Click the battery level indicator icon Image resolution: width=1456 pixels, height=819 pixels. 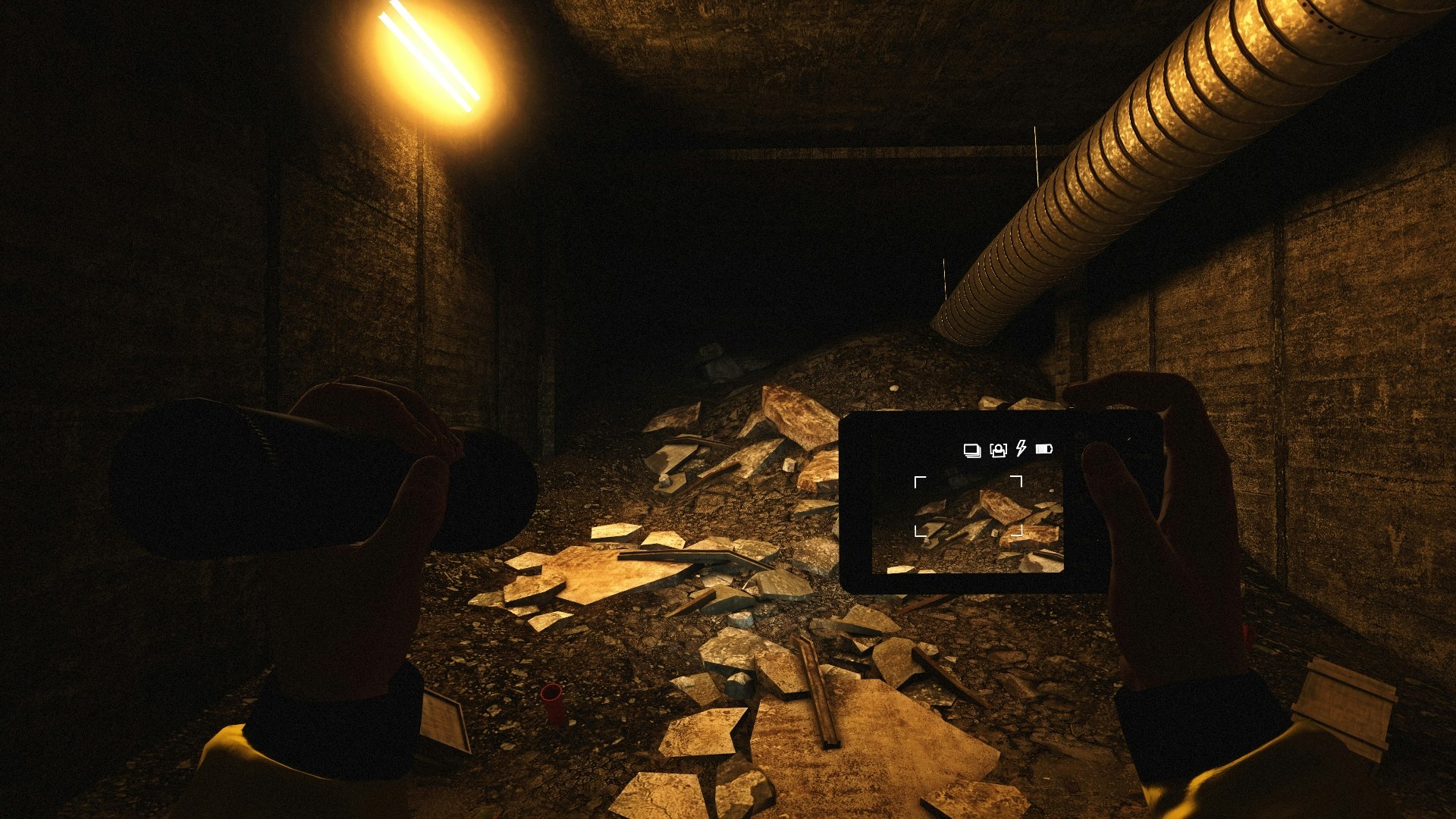[x=1044, y=448]
